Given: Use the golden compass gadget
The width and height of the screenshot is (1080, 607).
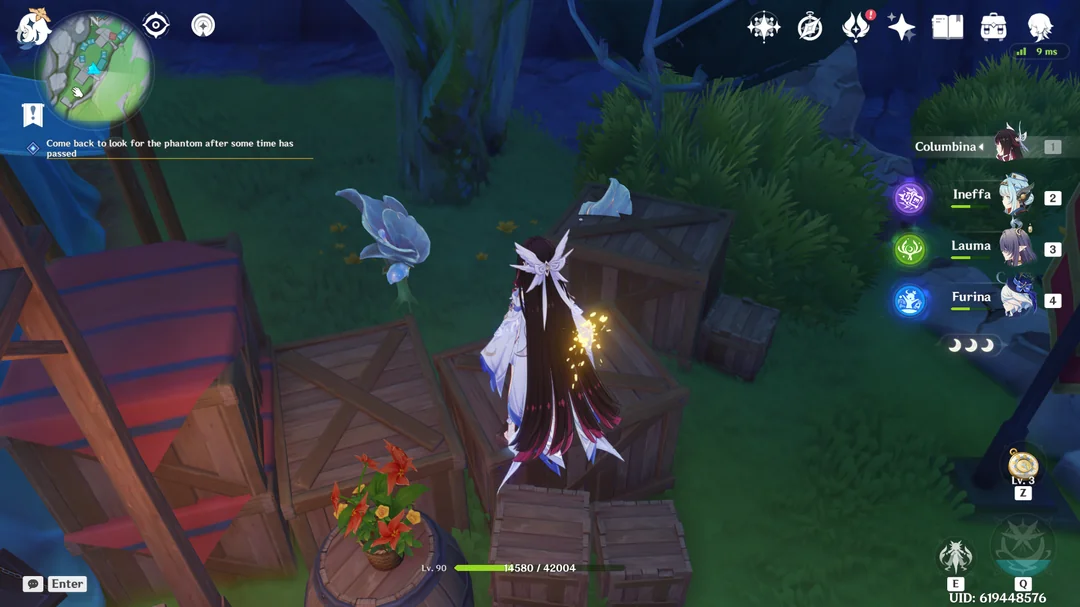Looking at the screenshot, I should [1023, 465].
